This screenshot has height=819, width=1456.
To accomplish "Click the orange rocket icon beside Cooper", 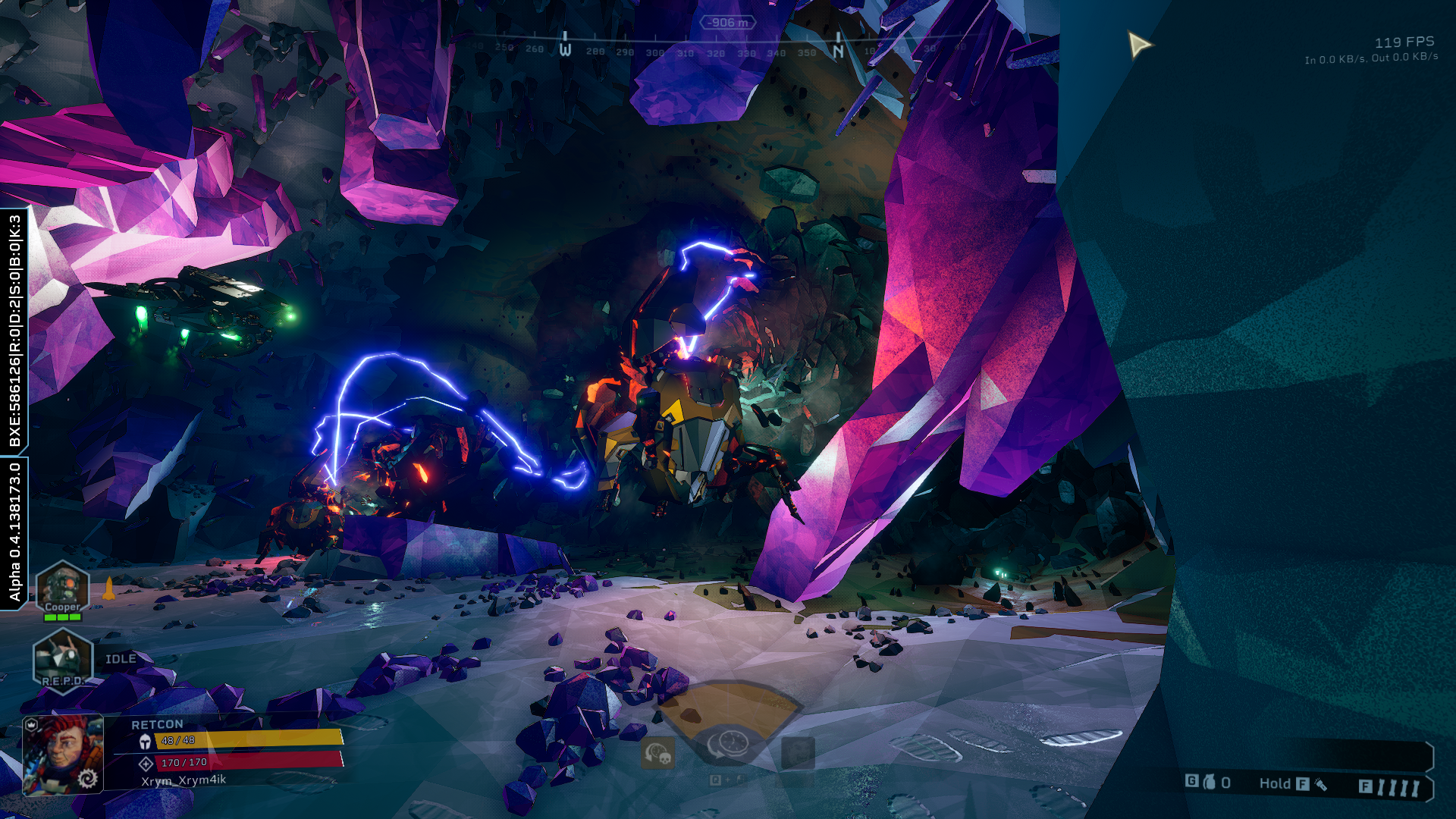I will coord(108,588).
